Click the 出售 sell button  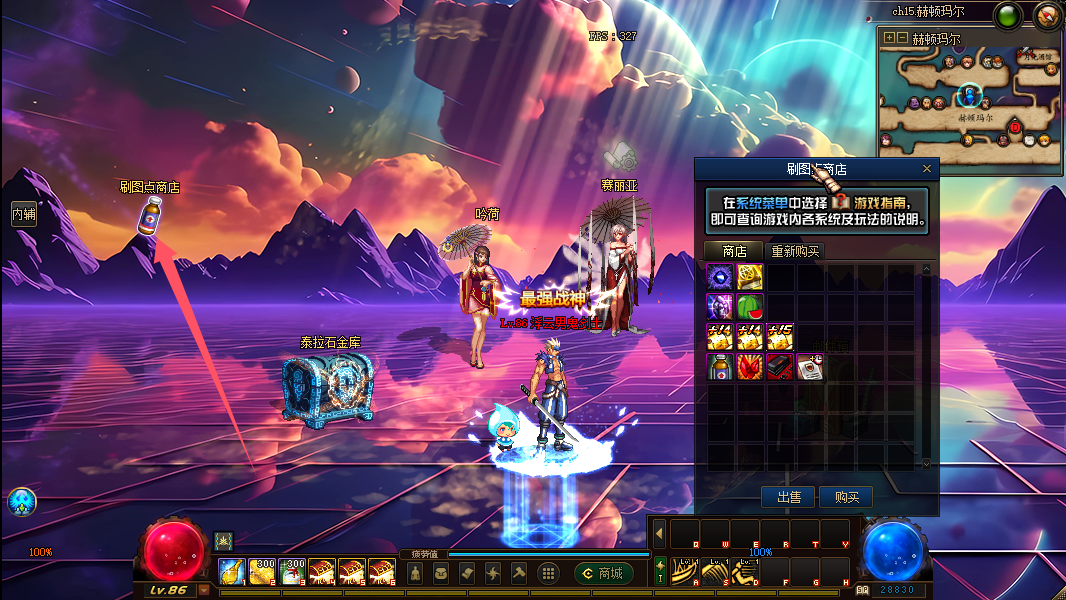point(788,497)
